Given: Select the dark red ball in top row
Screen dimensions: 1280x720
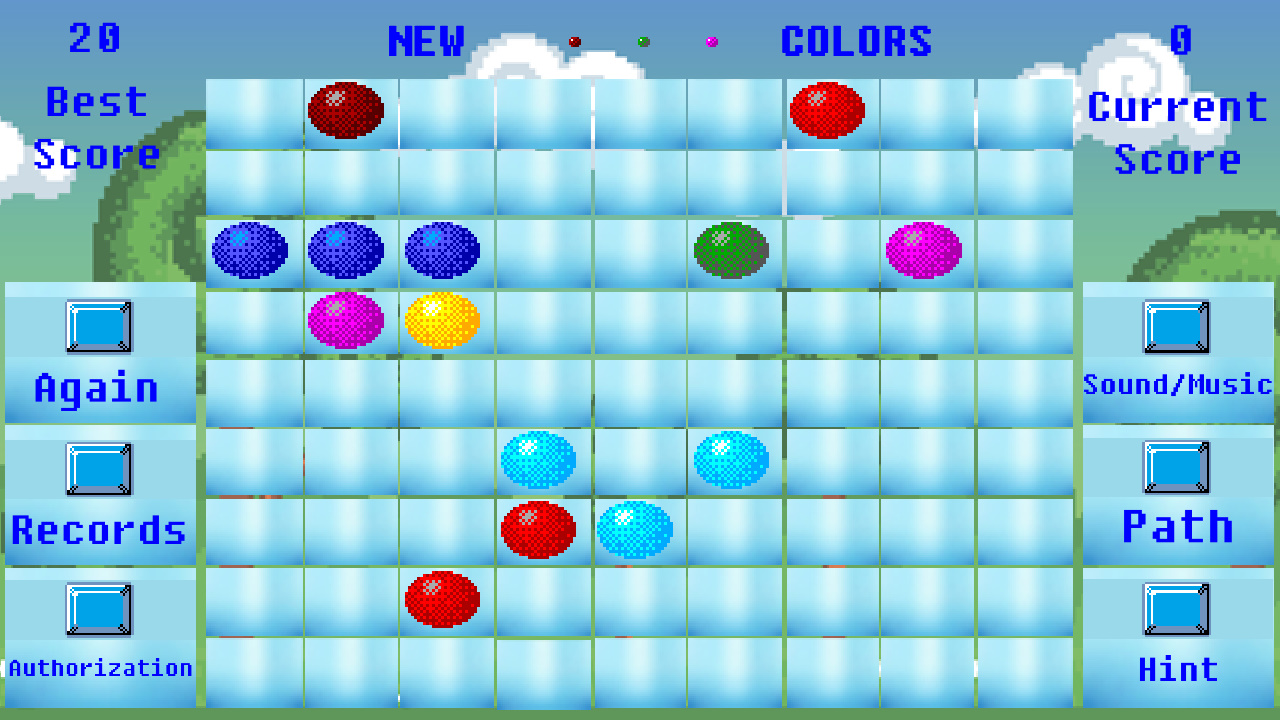Looking at the screenshot, I should [348, 109].
